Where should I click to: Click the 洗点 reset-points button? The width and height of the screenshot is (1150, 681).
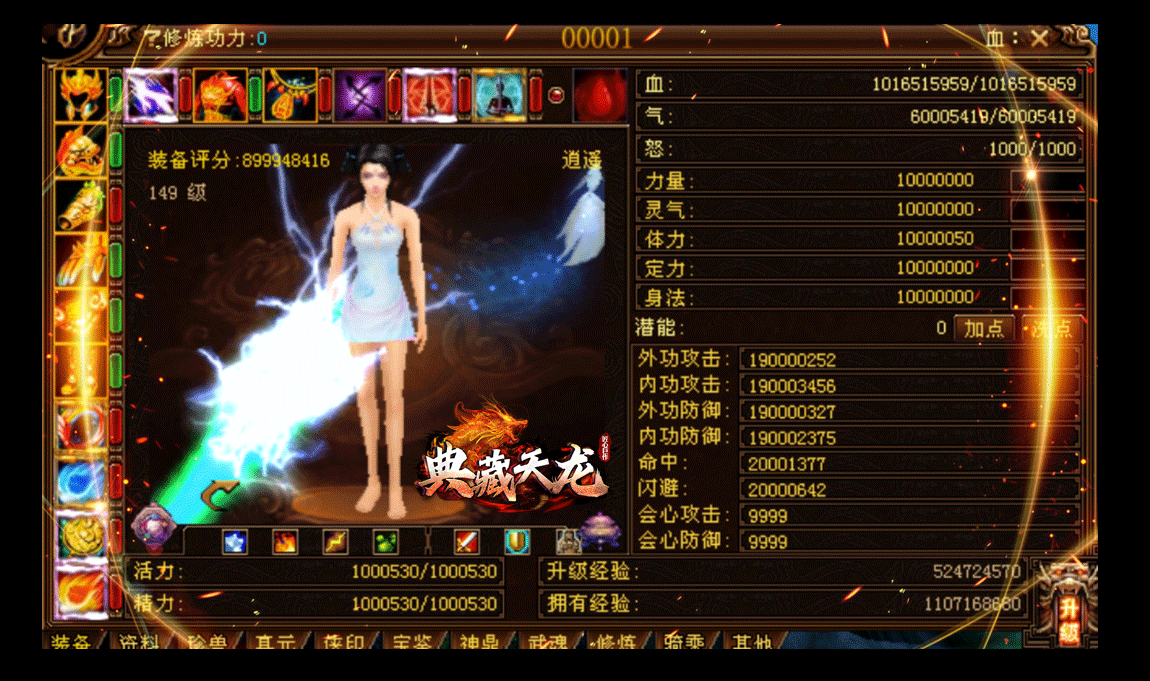(x=1050, y=328)
